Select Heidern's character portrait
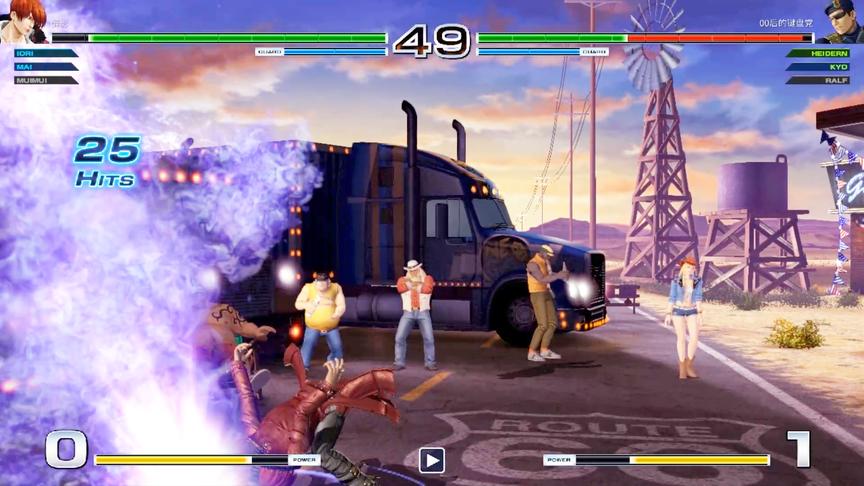The width and height of the screenshot is (864, 486). [x=841, y=20]
